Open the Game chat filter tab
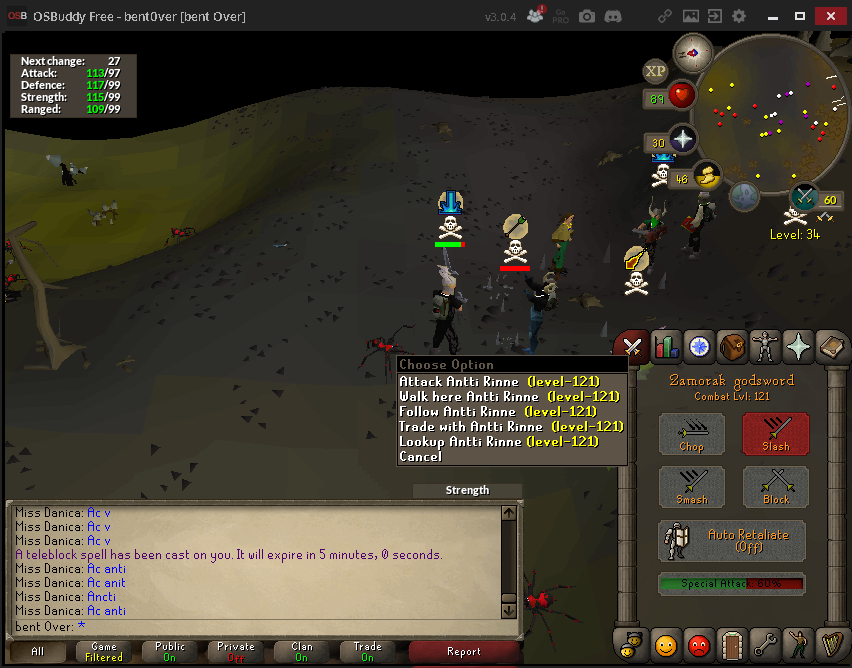852x668 pixels. point(104,652)
